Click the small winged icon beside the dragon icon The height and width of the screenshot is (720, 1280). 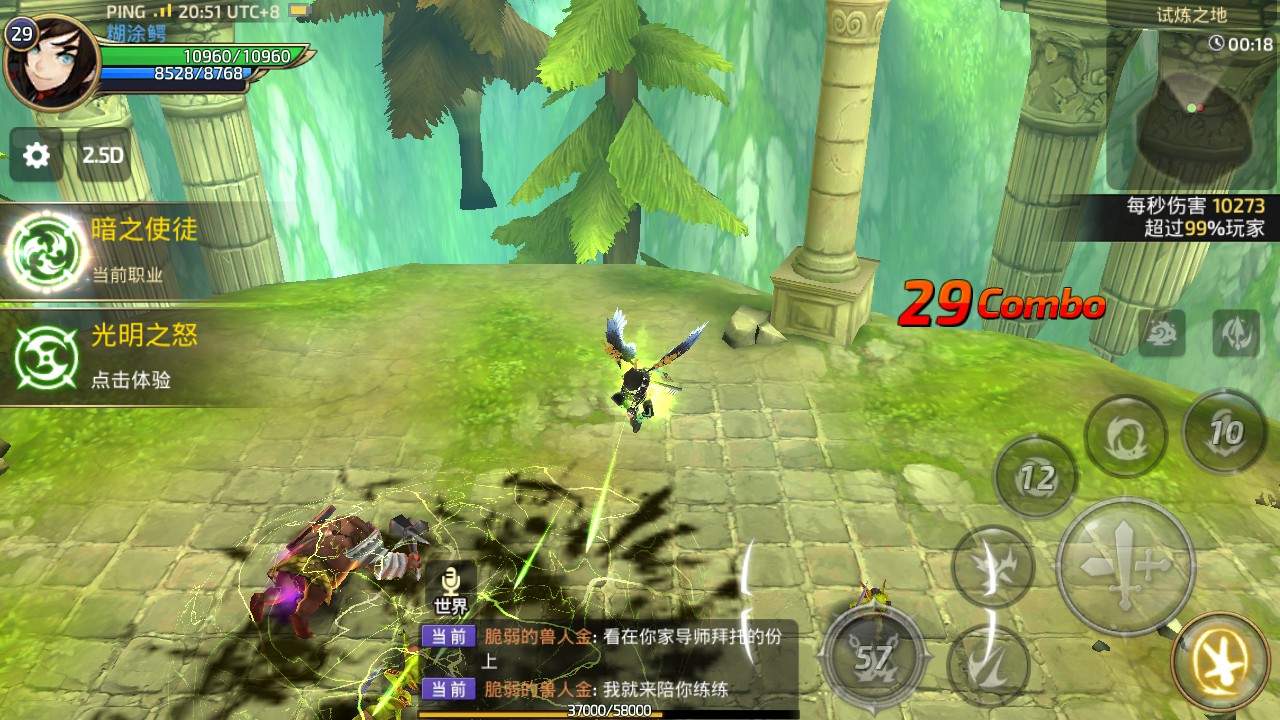click(x=1236, y=333)
